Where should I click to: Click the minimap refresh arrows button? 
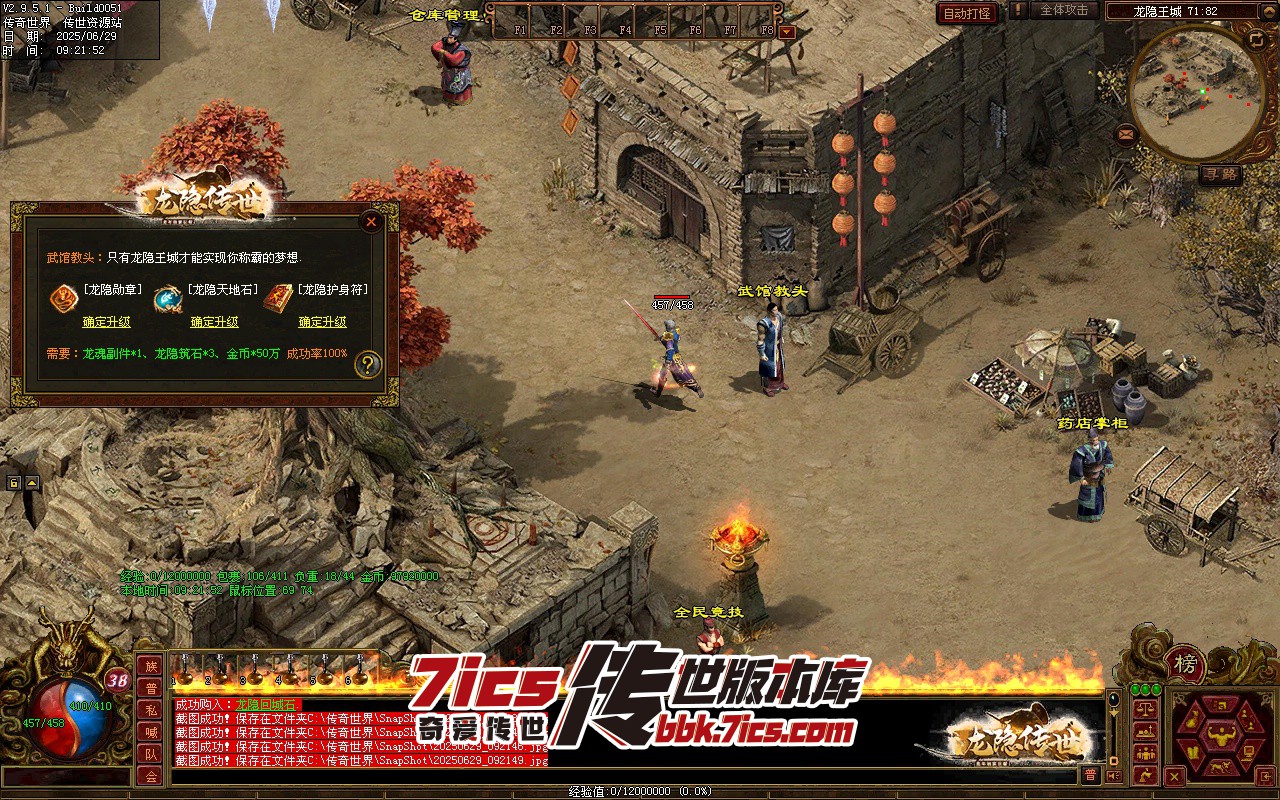click(x=1256, y=39)
